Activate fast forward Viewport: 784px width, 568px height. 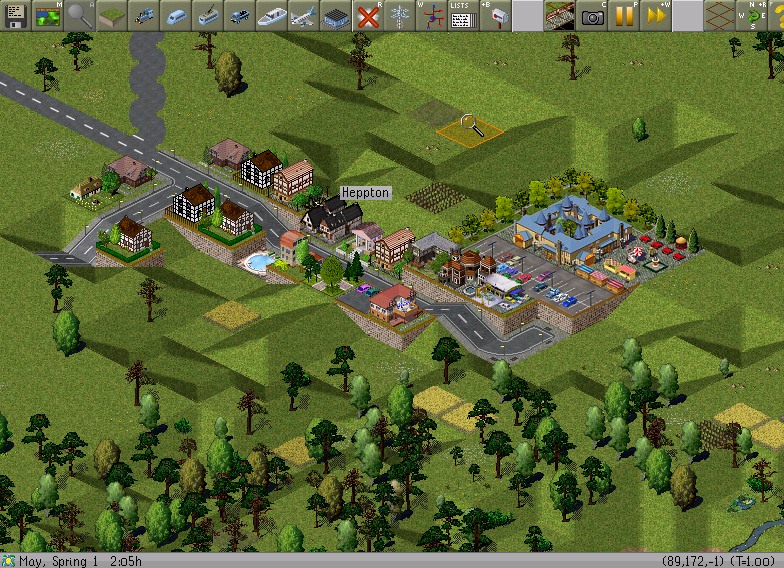pos(656,15)
